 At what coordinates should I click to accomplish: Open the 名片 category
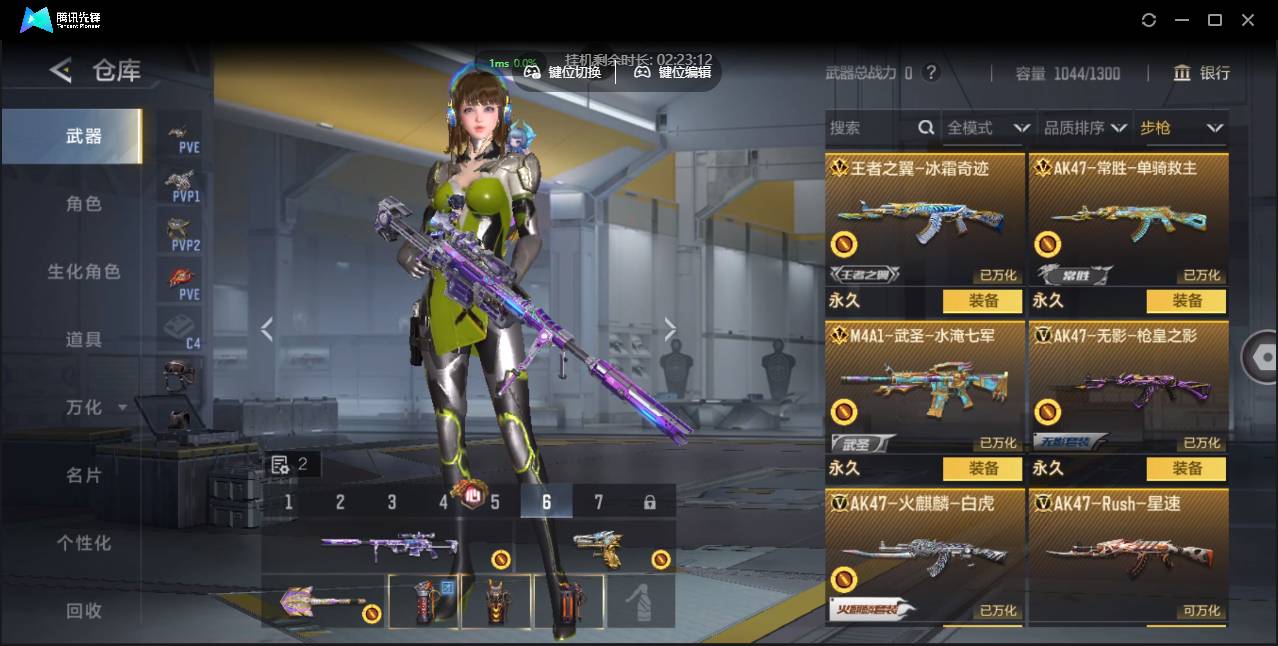pyautogui.click(x=84, y=475)
